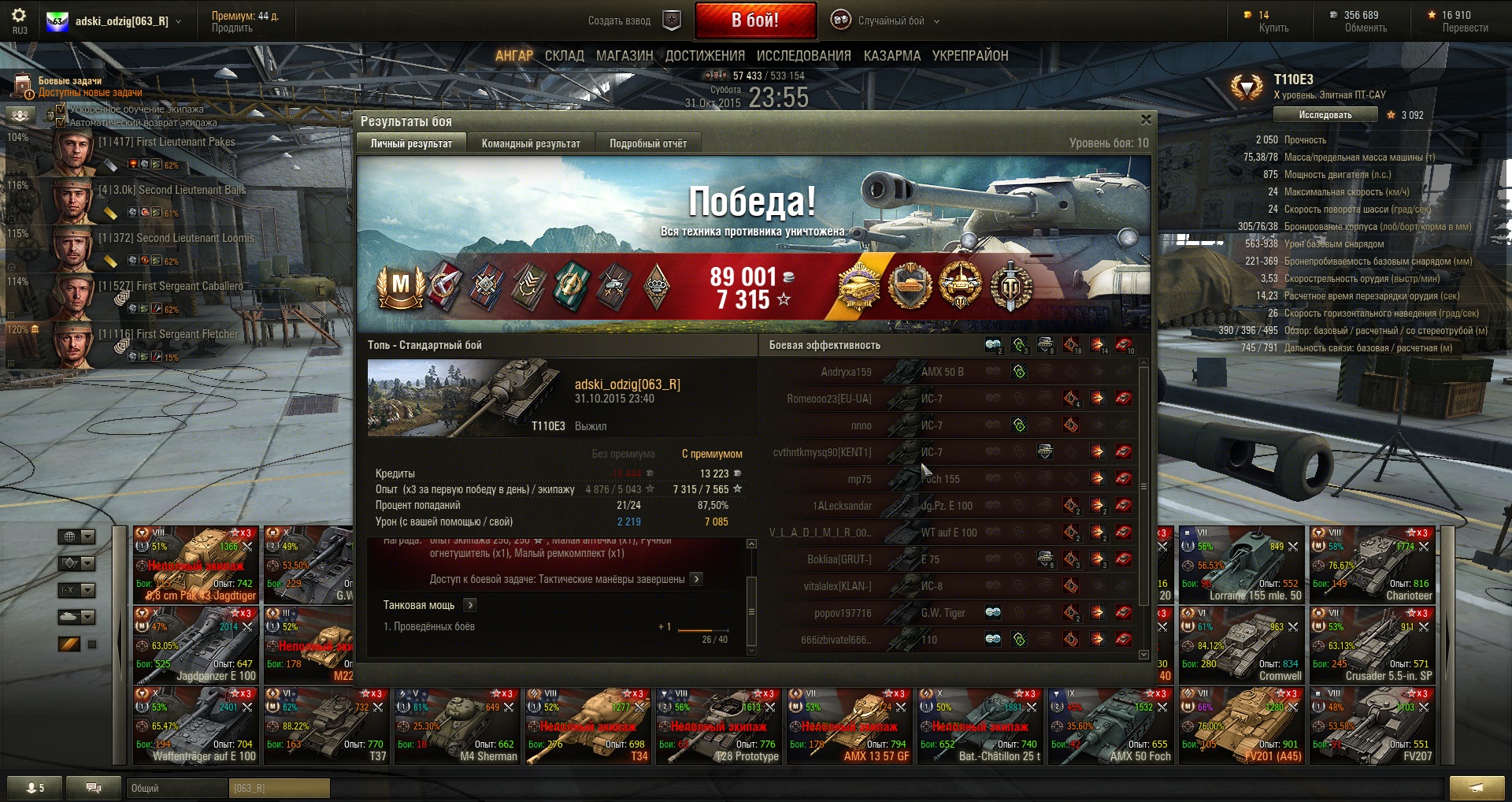Screen dimensions: 1512x802
Task: Enter the КАЗАРМА barracks
Action: click(891, 56)
